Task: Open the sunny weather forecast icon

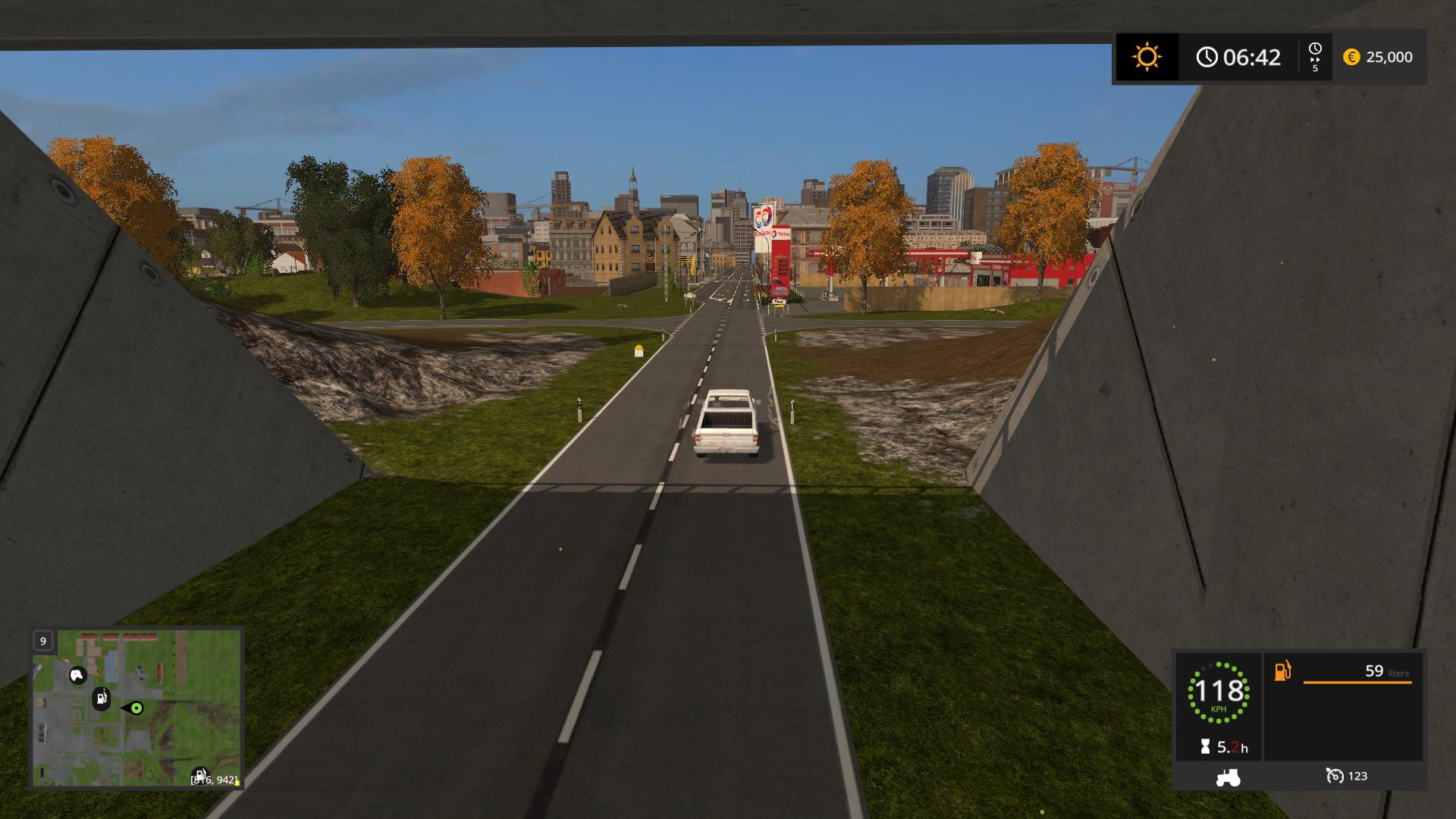Action: click(1147, 58)
